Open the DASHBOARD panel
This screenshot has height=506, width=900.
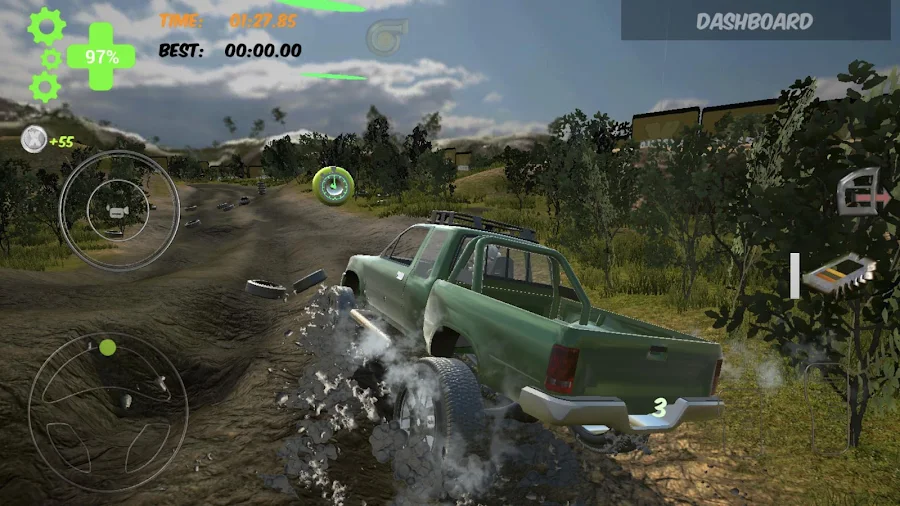point(755,21)
